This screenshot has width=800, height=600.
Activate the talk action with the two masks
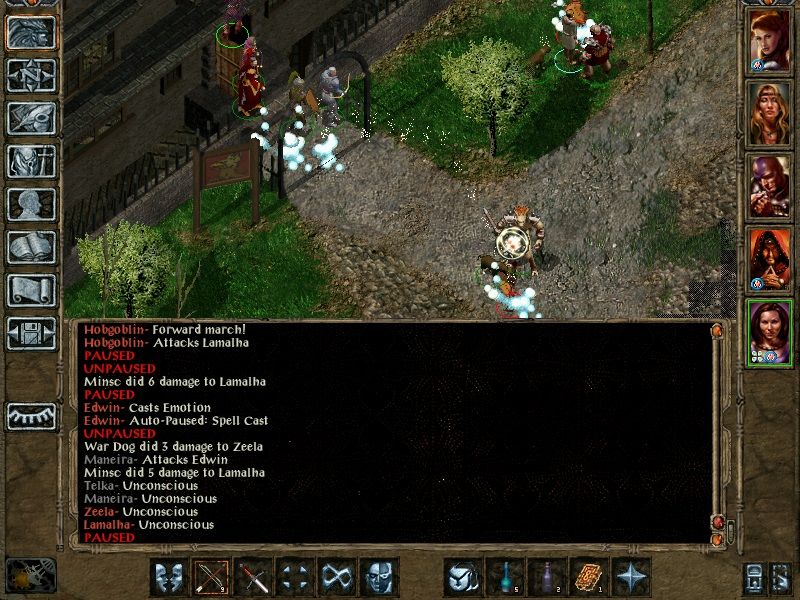171,577
